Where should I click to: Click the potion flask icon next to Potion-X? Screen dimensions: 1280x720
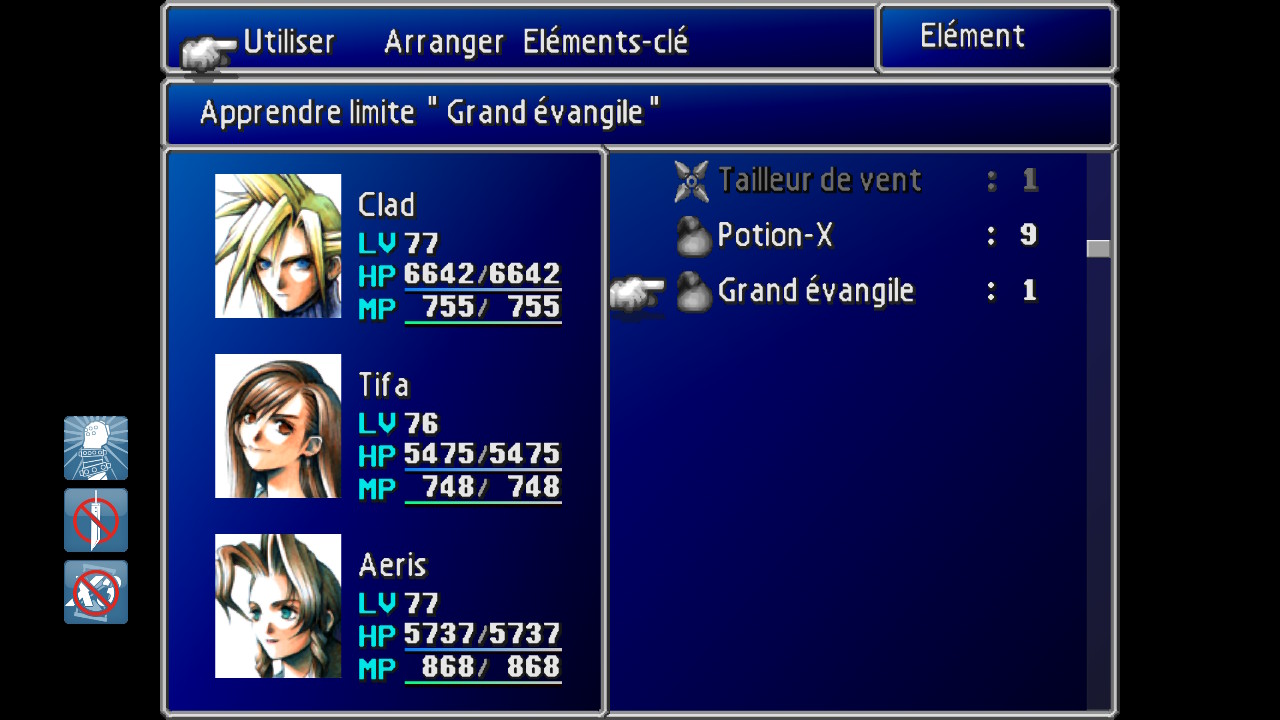click(694, 235)
